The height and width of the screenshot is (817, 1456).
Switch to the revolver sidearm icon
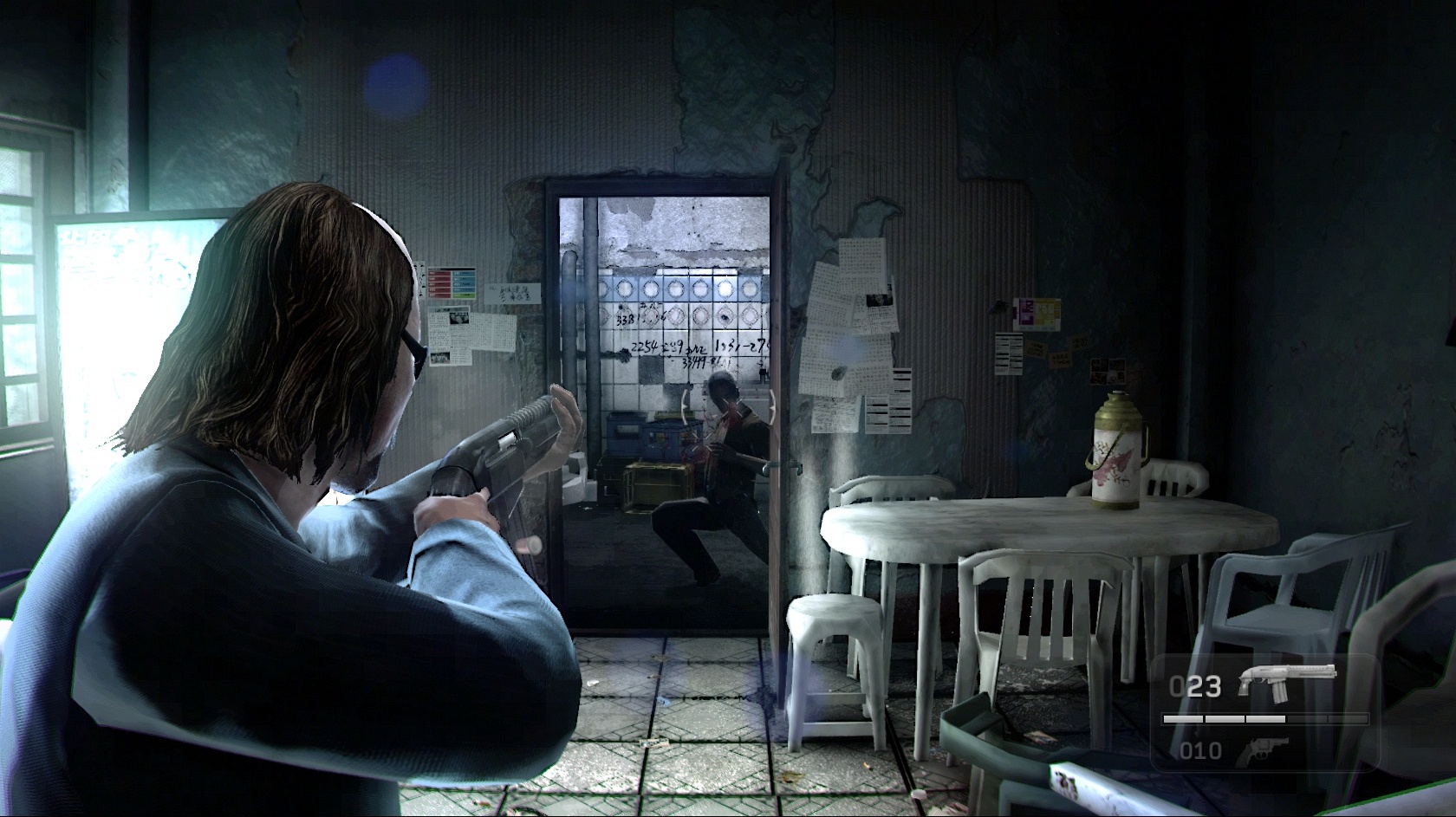tap(1262, 750)
